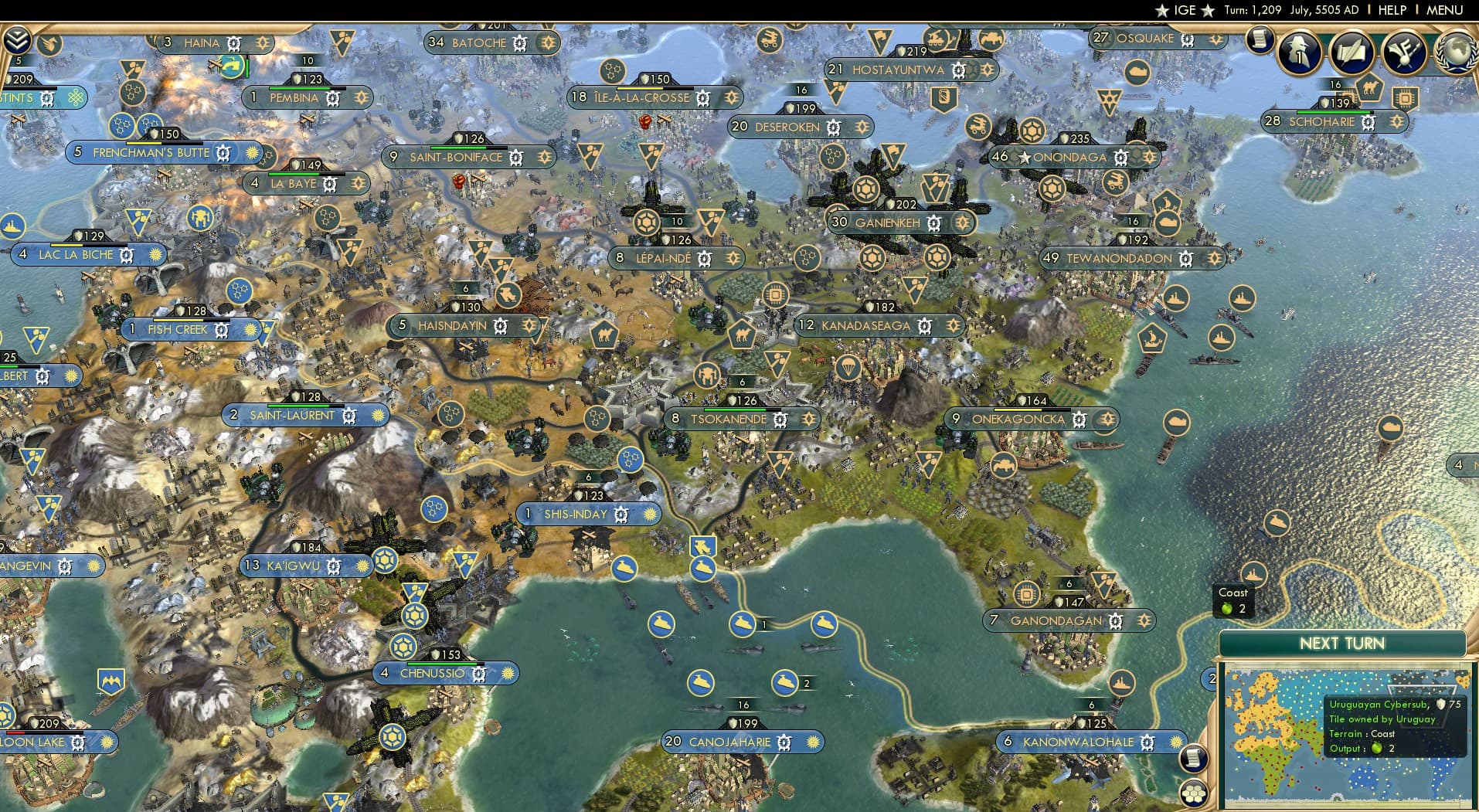Image resolution: width=1479 pixels, height=812 pixels.
Task: Open the HELP menu item
Action: point(1391,10)
